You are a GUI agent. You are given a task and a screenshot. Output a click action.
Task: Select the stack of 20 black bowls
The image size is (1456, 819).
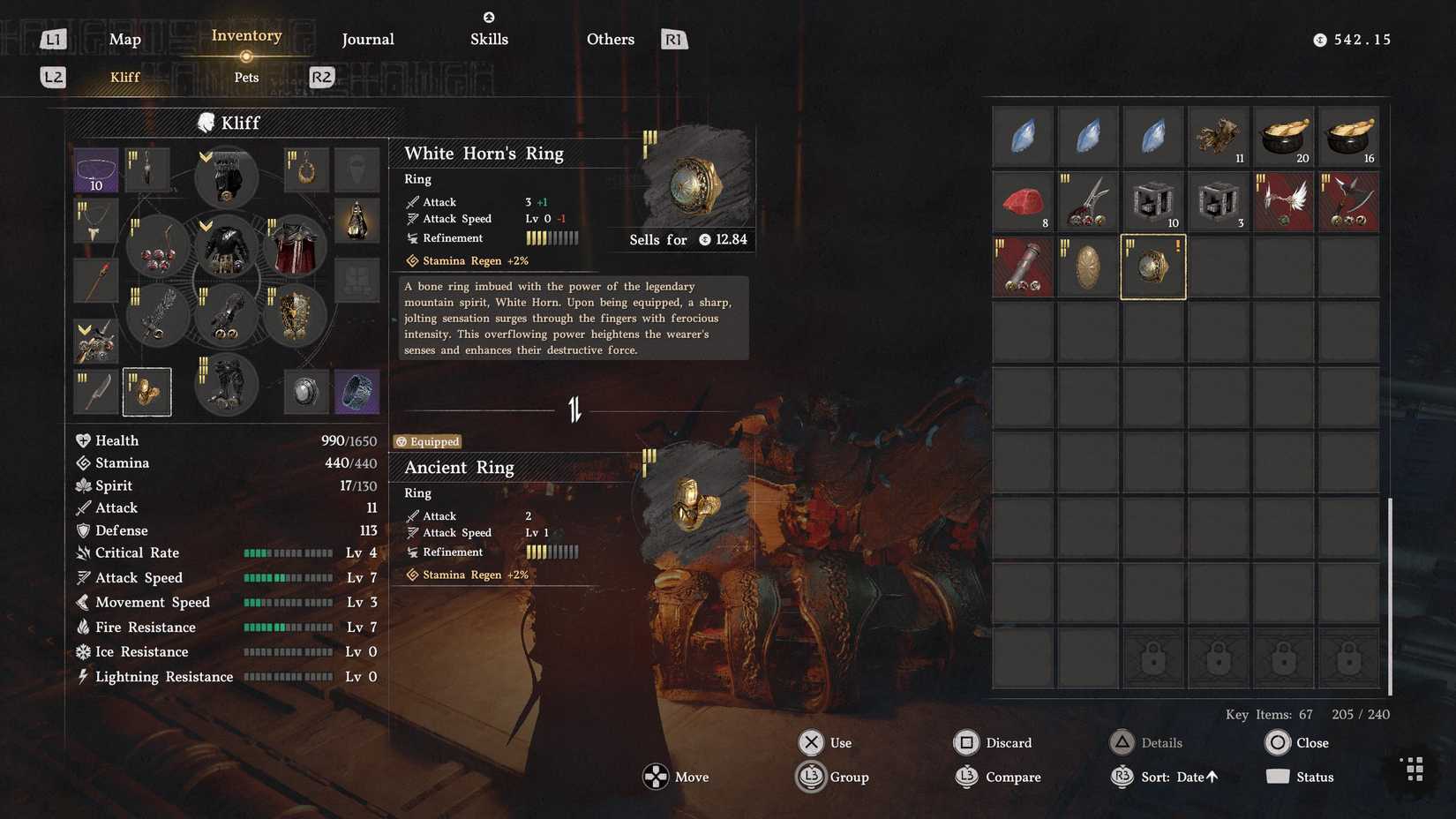(x=1283, y=137)
